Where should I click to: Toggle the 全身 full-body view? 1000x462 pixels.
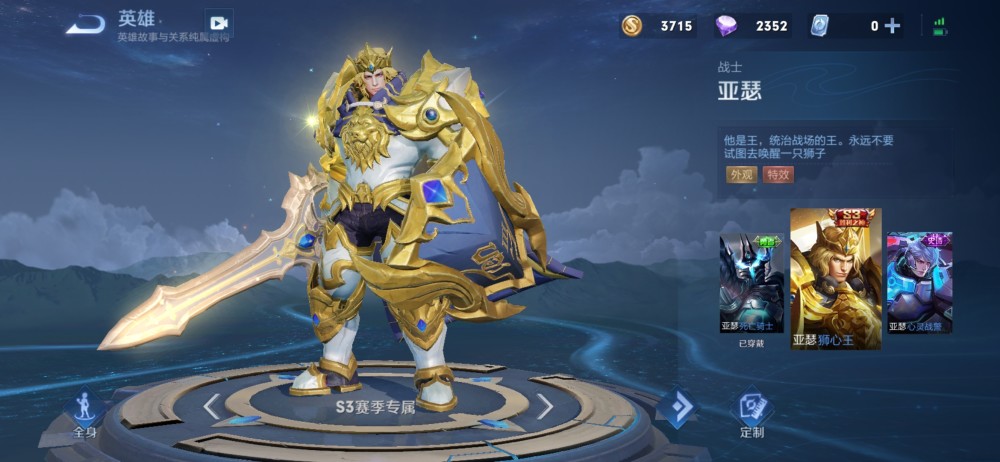(84, 414)
